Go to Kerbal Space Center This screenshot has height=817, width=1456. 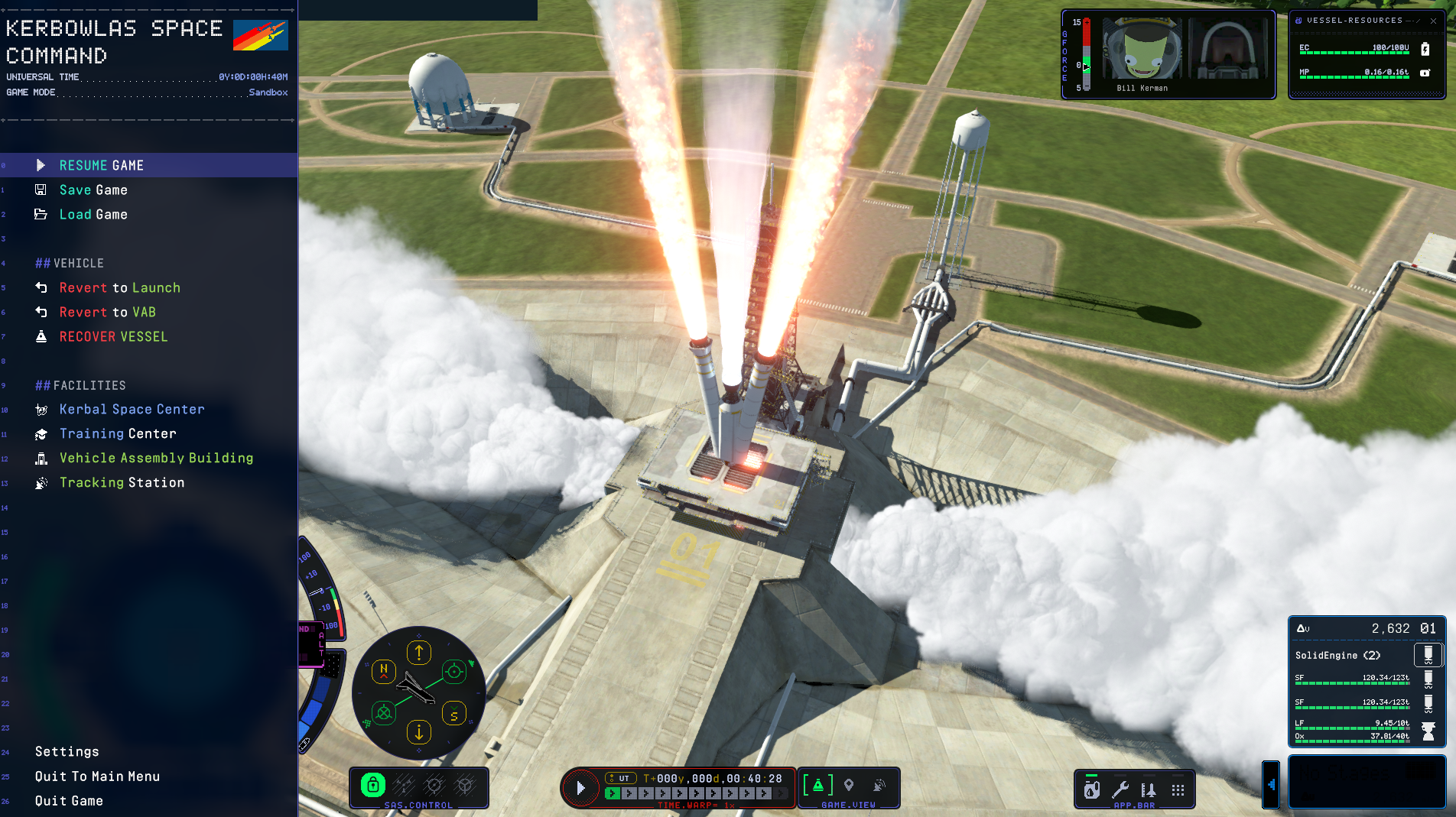[132, 409]
